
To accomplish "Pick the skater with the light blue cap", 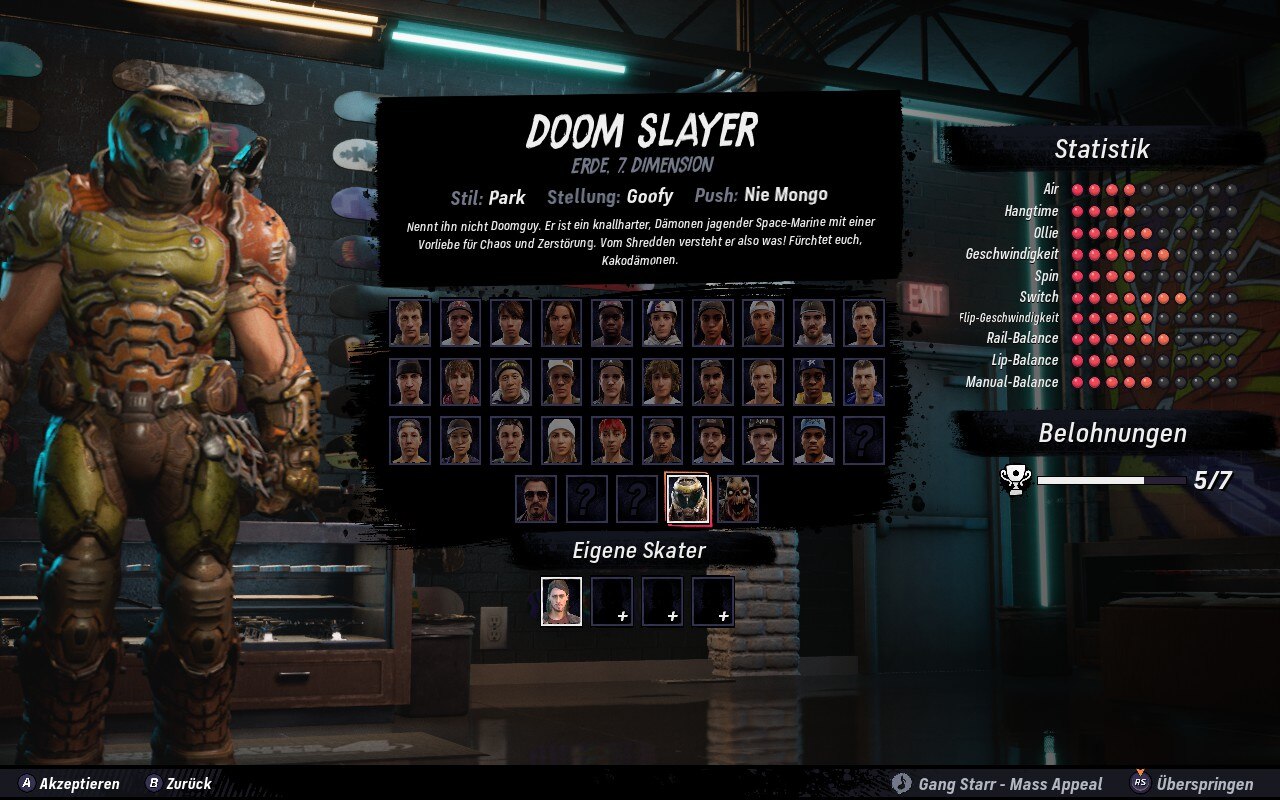I will tap(814, 440).
